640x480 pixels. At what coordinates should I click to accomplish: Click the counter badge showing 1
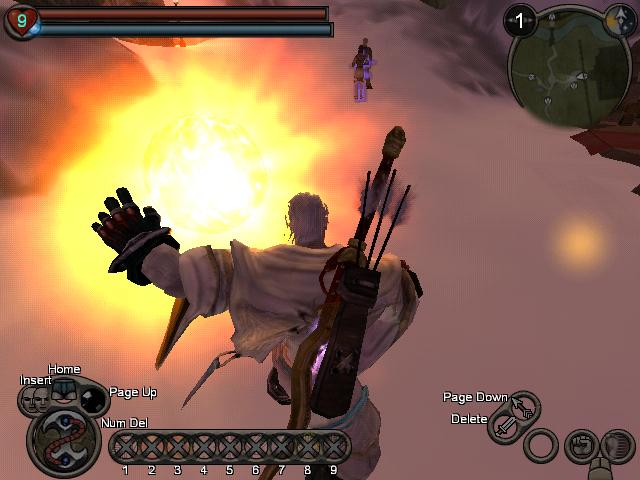click(520, 19)
